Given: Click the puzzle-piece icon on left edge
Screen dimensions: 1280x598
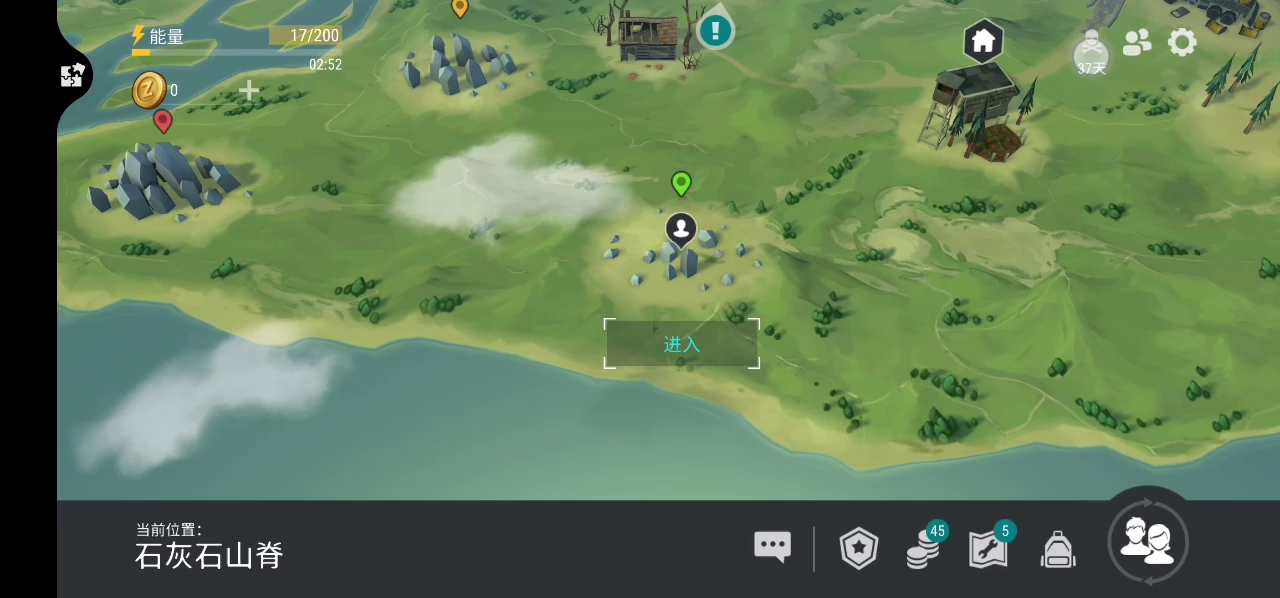Looking at the screenshot, I should click(72, 75).
